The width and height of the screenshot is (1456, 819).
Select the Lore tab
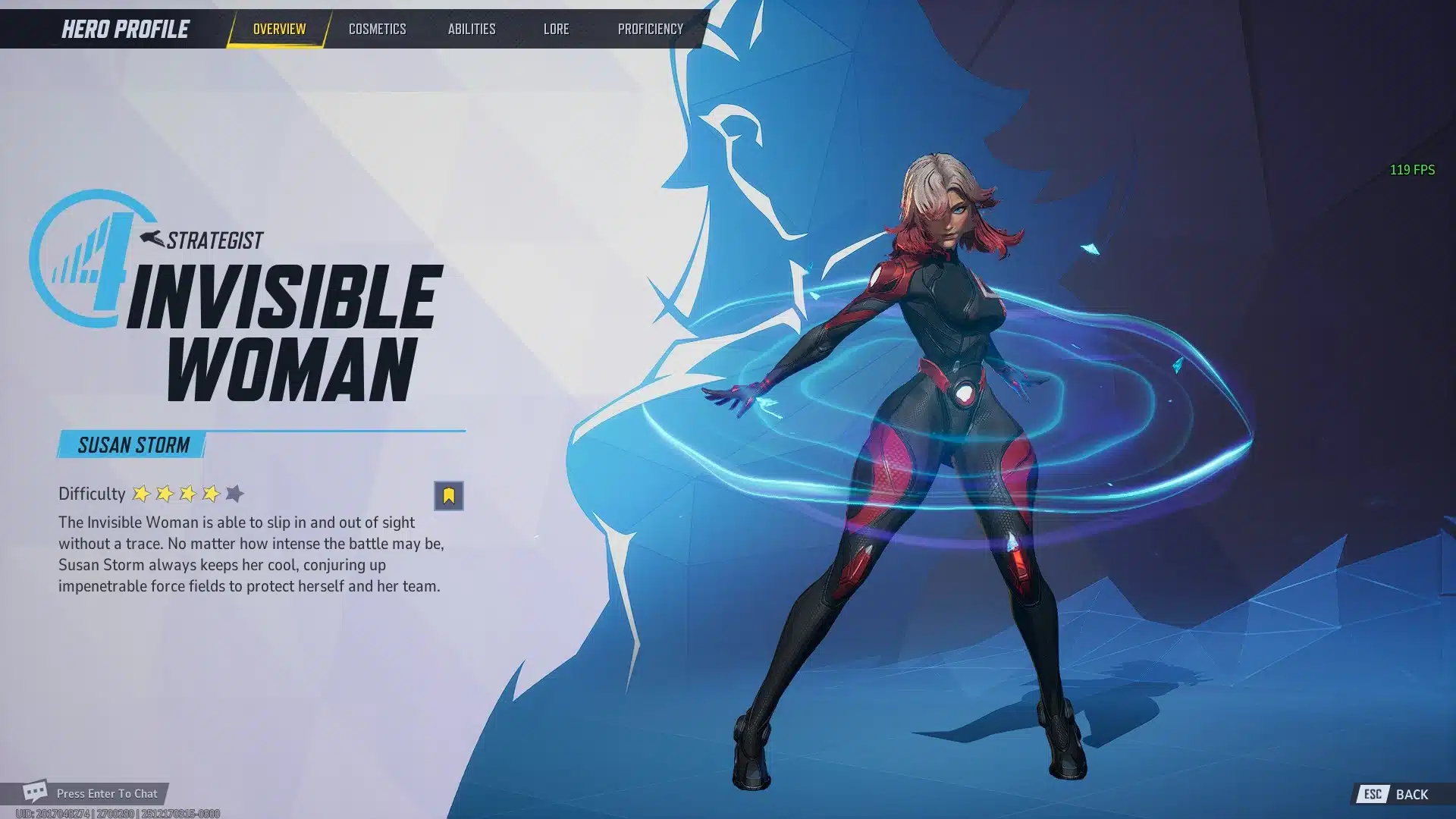click(556, 30)
